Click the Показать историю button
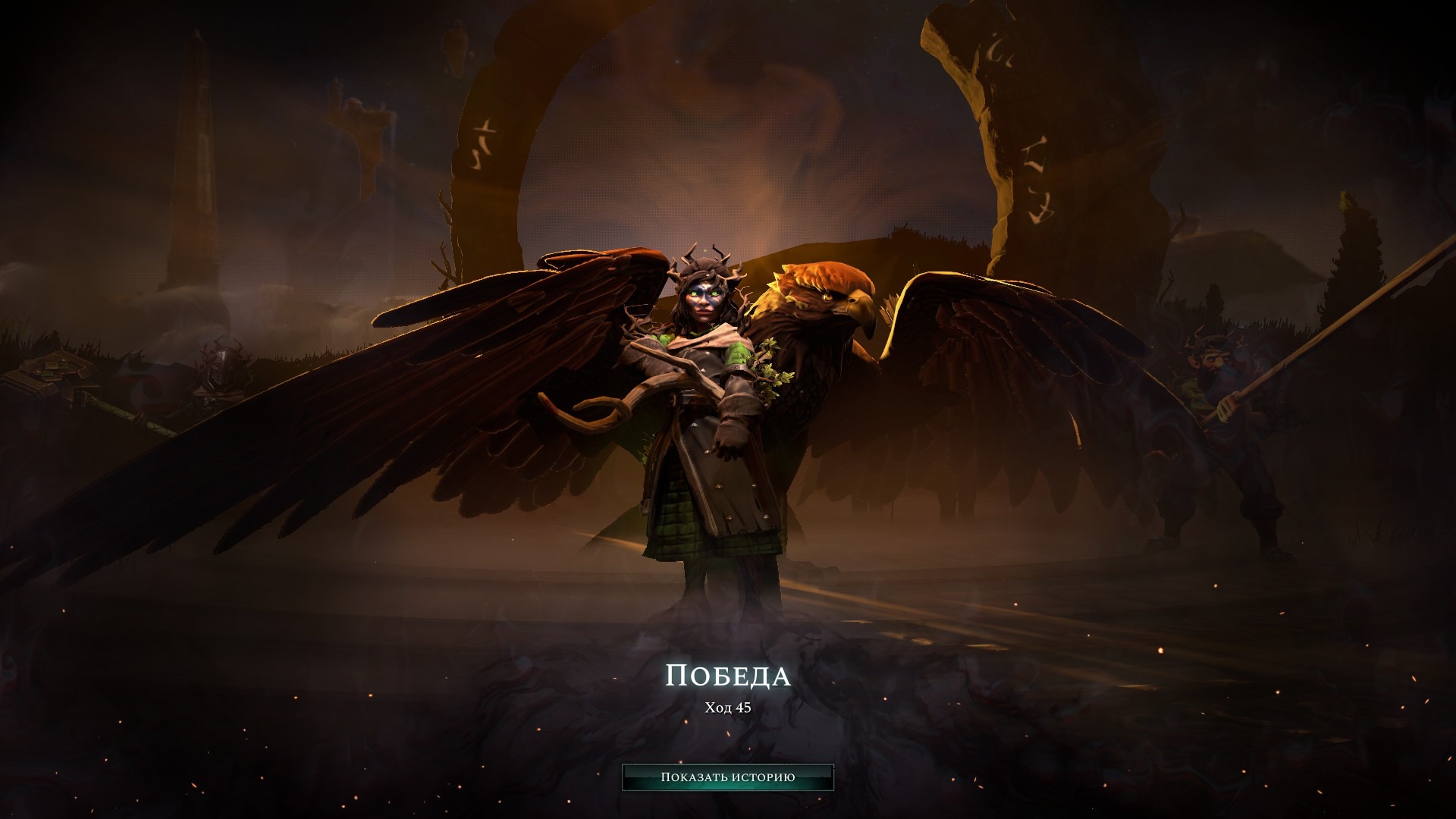Screen dimensions: 1456x819 727,777
